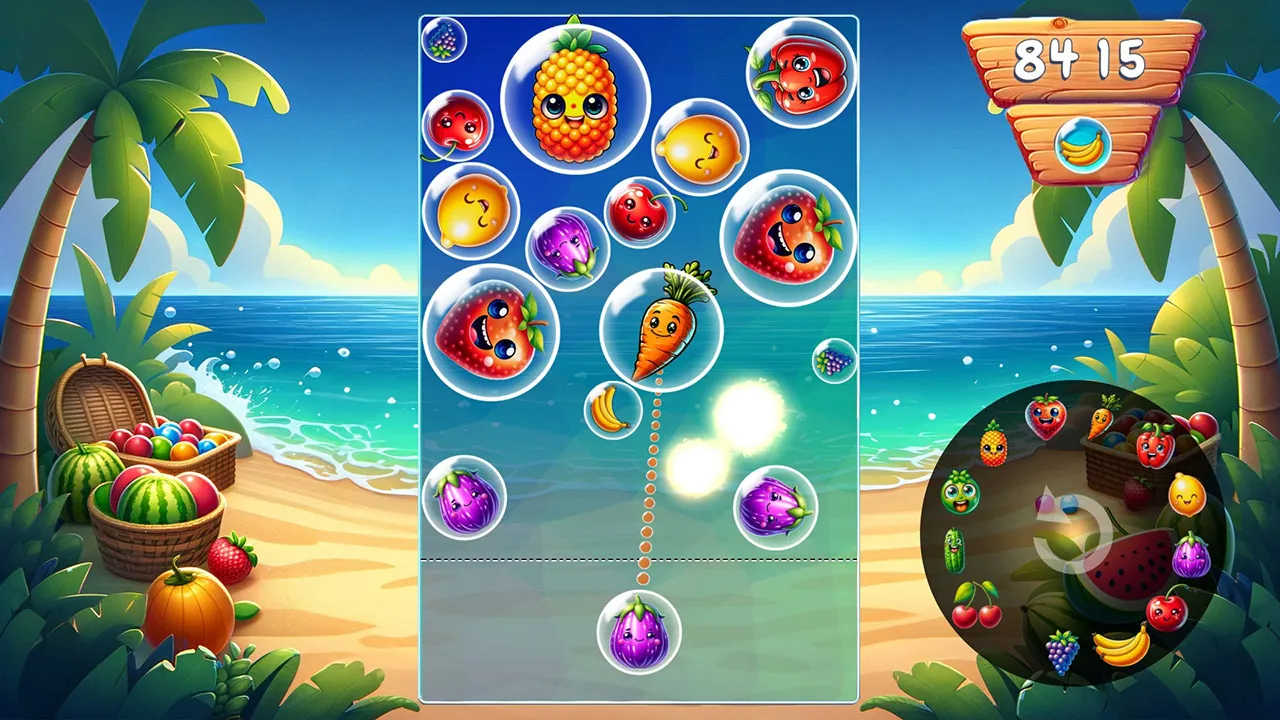The image size is (1280, 720).
Task: Select the green apple icon in the fruit wheel
Action: pyautogui.click(x=960, y=495)
